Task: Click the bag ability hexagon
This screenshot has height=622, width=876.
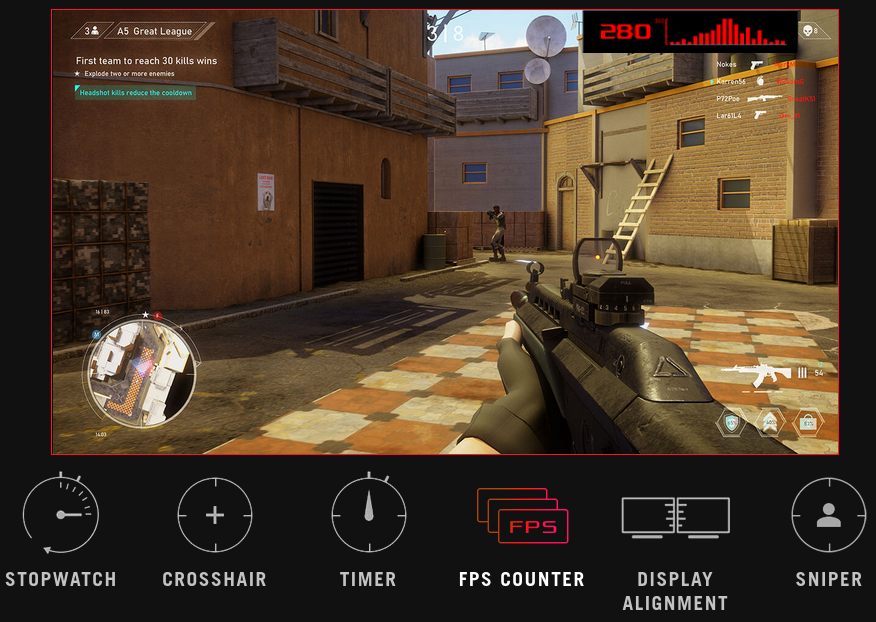Action: pos(808,422)
